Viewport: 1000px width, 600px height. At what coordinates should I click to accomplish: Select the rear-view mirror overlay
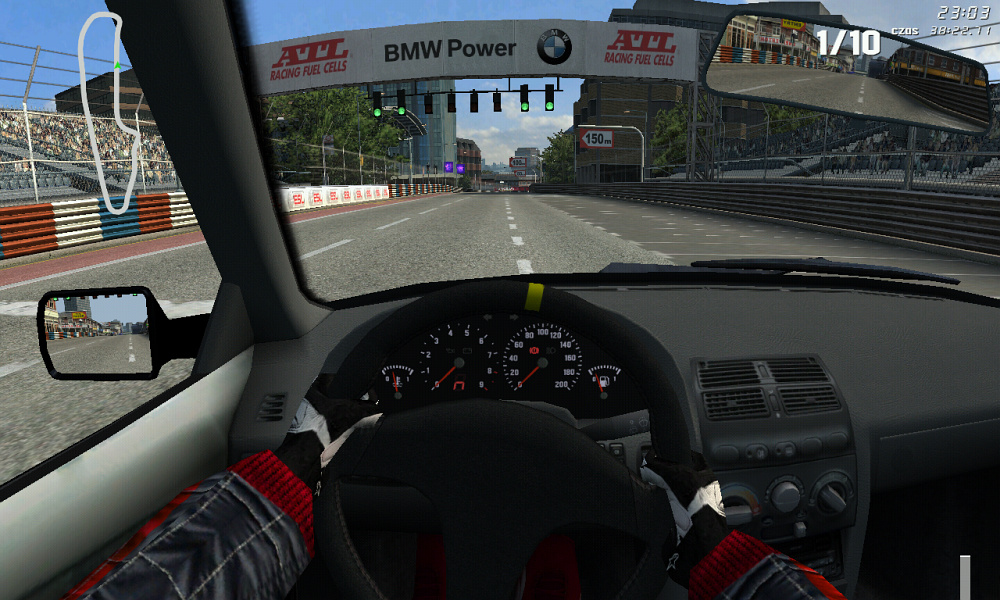[x=850, y=72]
